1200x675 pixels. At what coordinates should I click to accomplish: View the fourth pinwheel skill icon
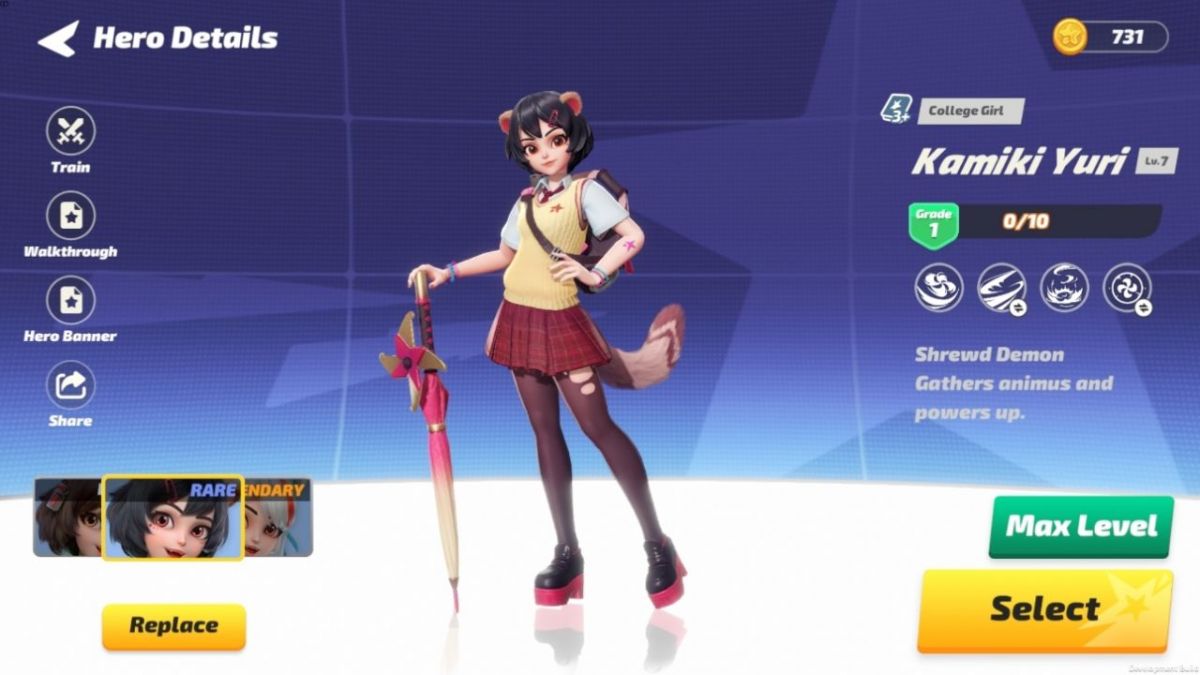1126,288
